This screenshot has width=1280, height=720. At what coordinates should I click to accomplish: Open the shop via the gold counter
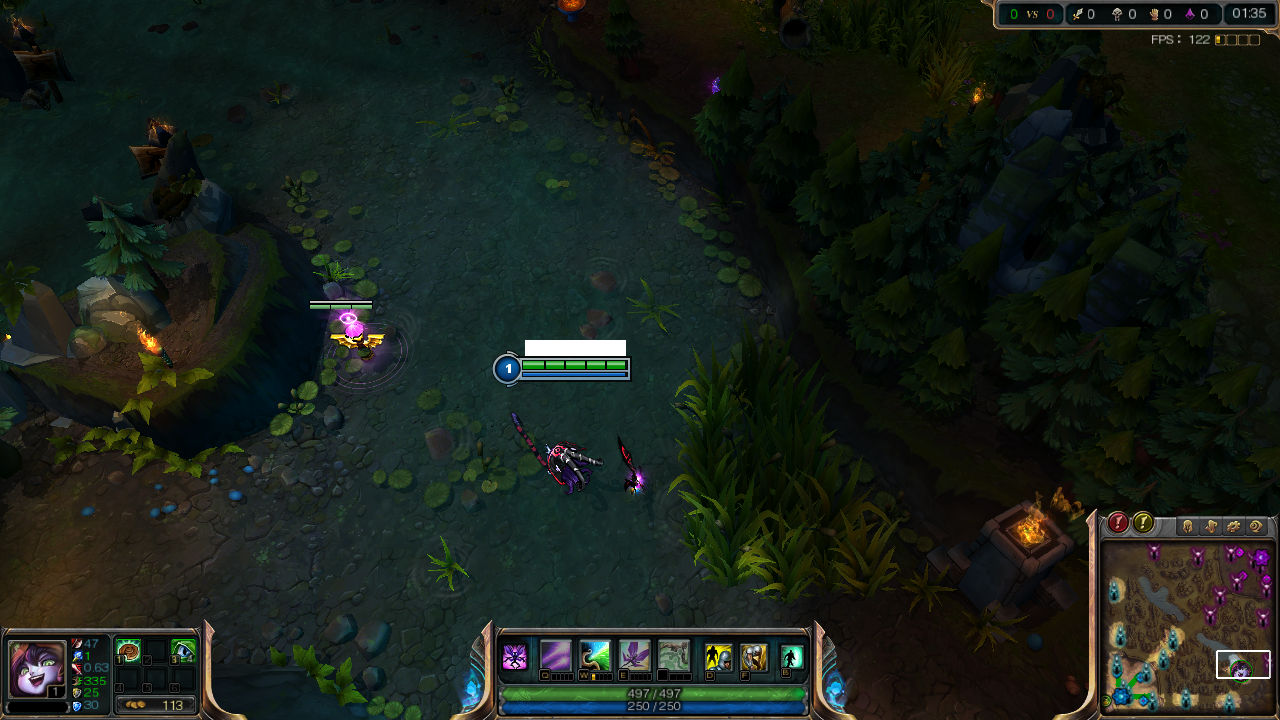[155, 705]
